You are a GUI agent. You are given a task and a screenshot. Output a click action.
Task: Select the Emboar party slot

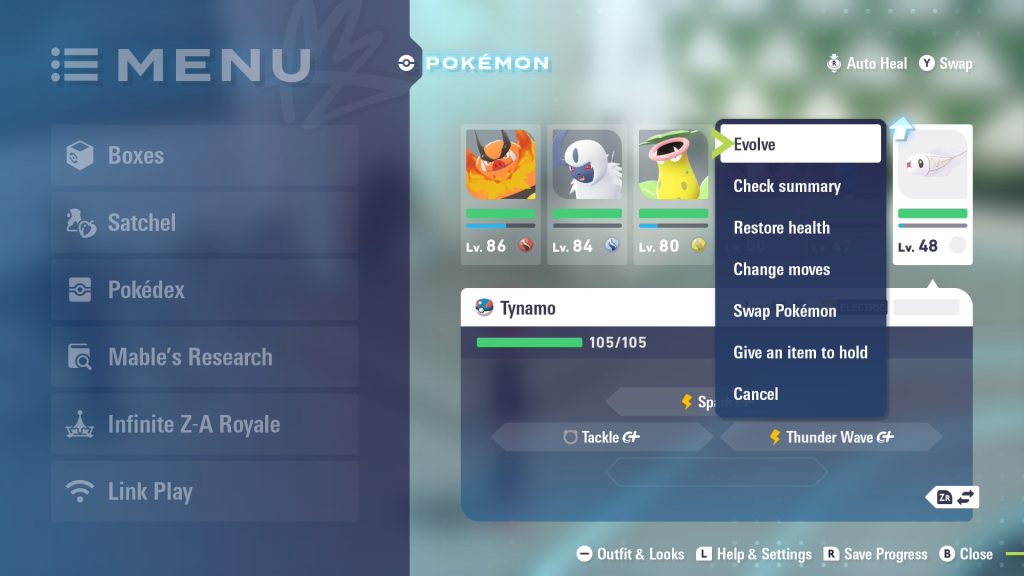[500, 193]
